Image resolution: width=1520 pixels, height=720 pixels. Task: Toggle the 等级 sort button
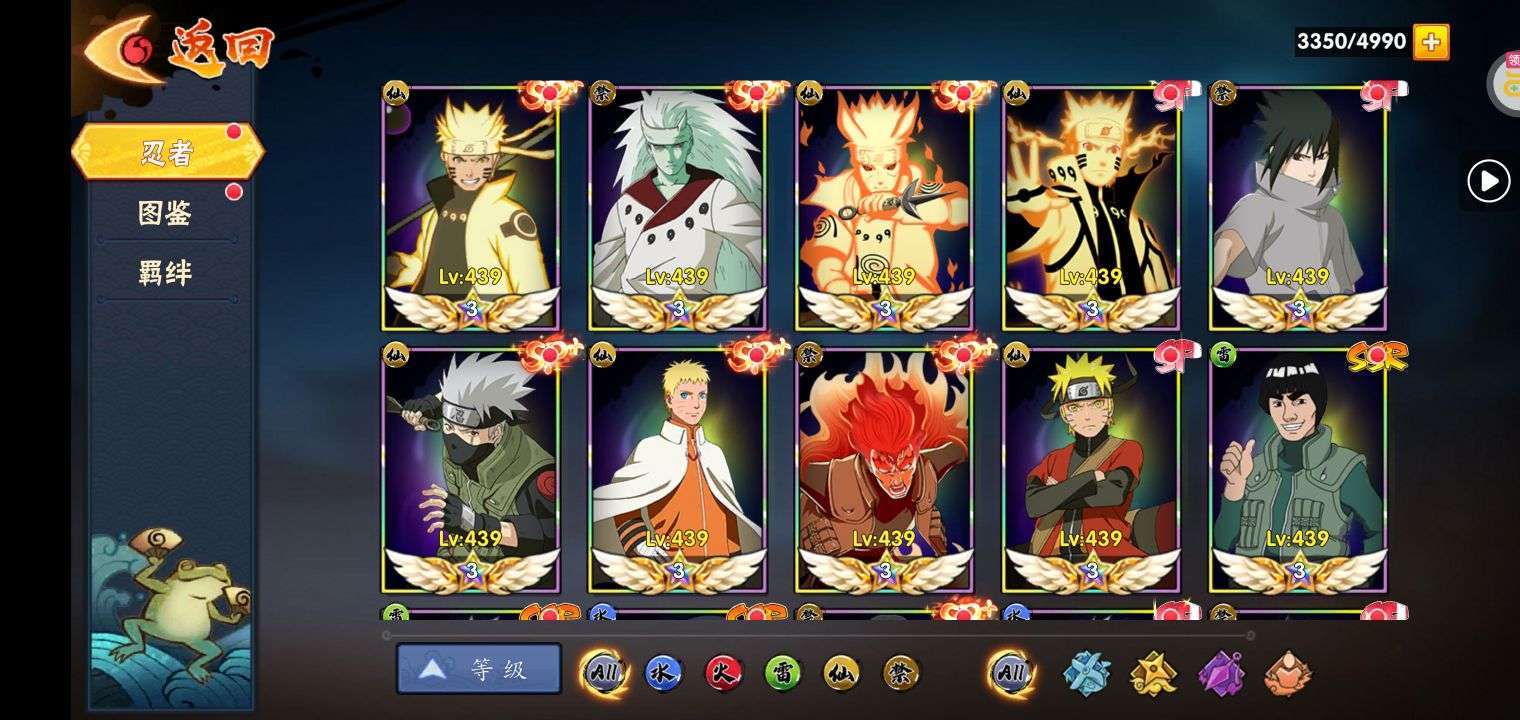(x=479, y=669)
